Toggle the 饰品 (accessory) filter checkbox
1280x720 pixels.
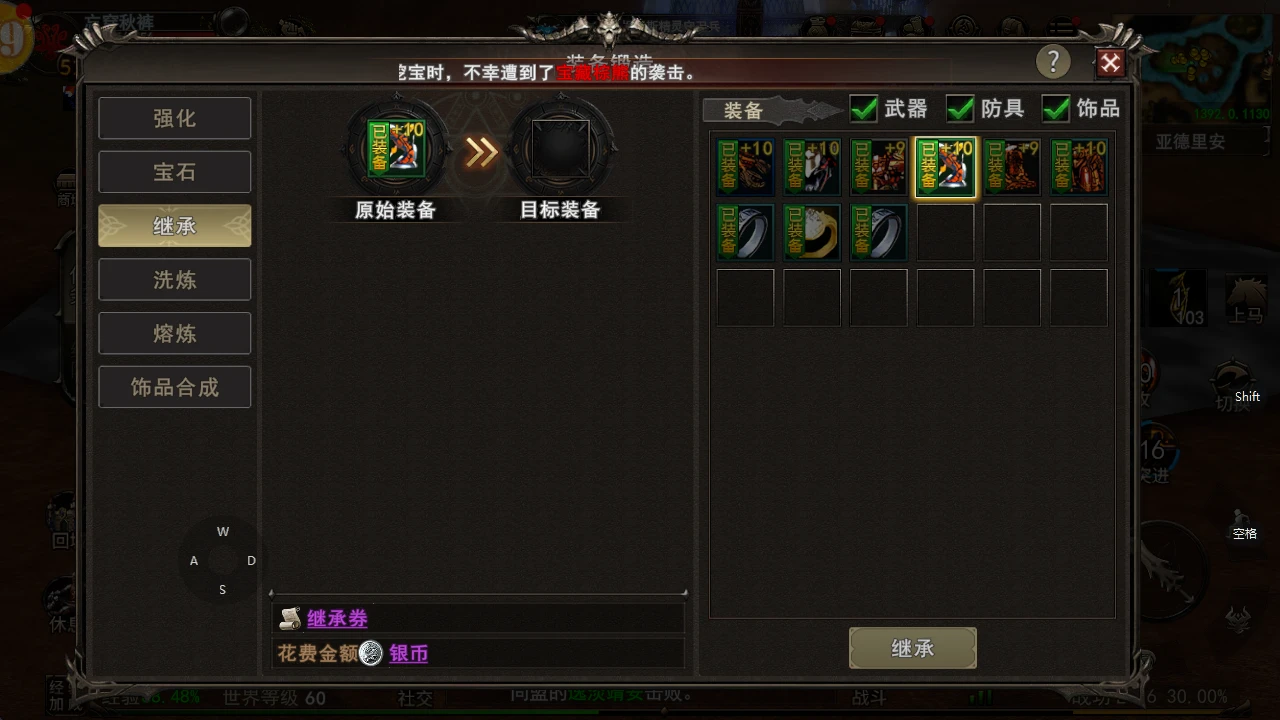point(1056,109)
